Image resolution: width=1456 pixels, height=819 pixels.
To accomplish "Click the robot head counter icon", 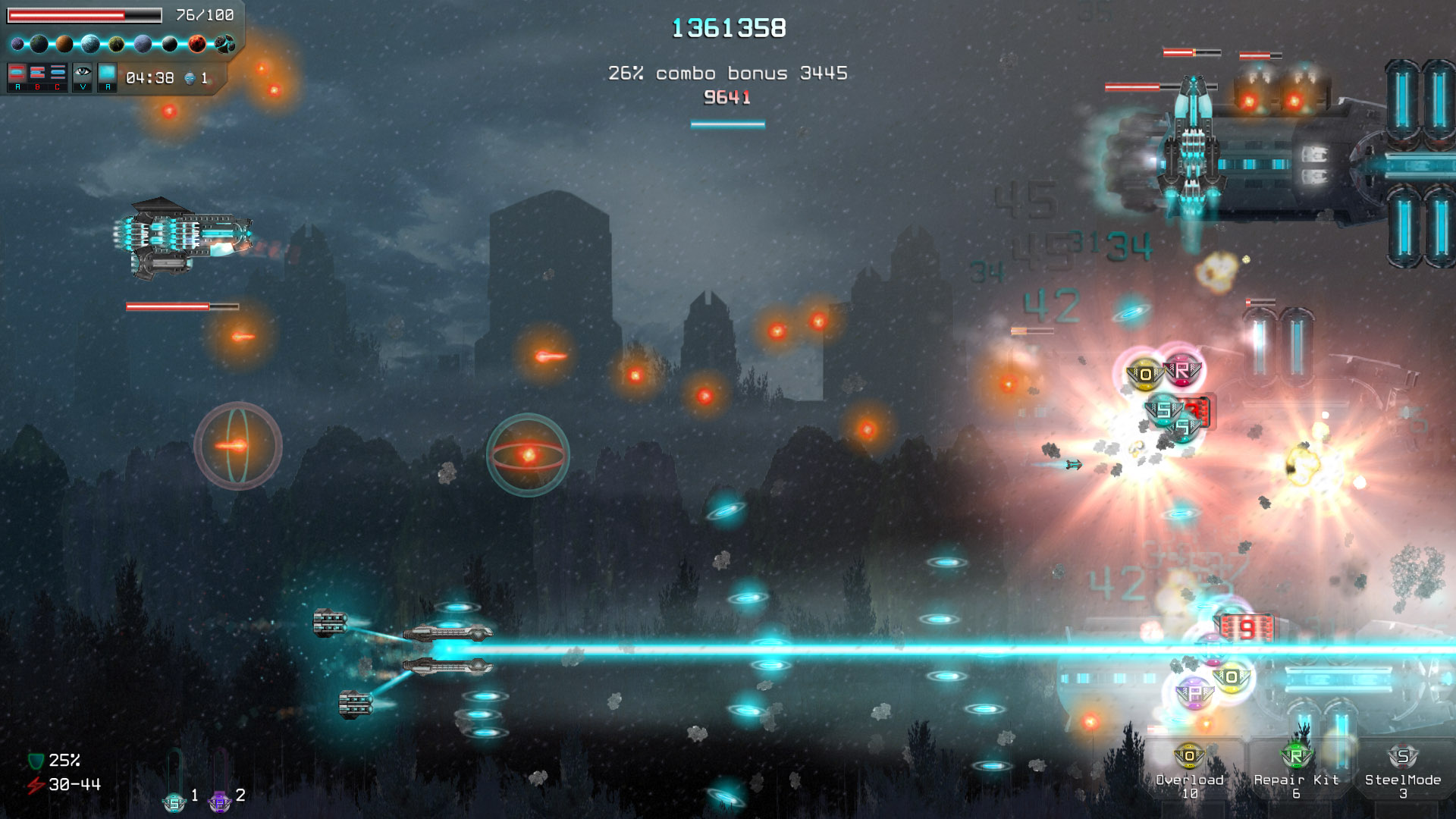I will (x=190, y=78).
